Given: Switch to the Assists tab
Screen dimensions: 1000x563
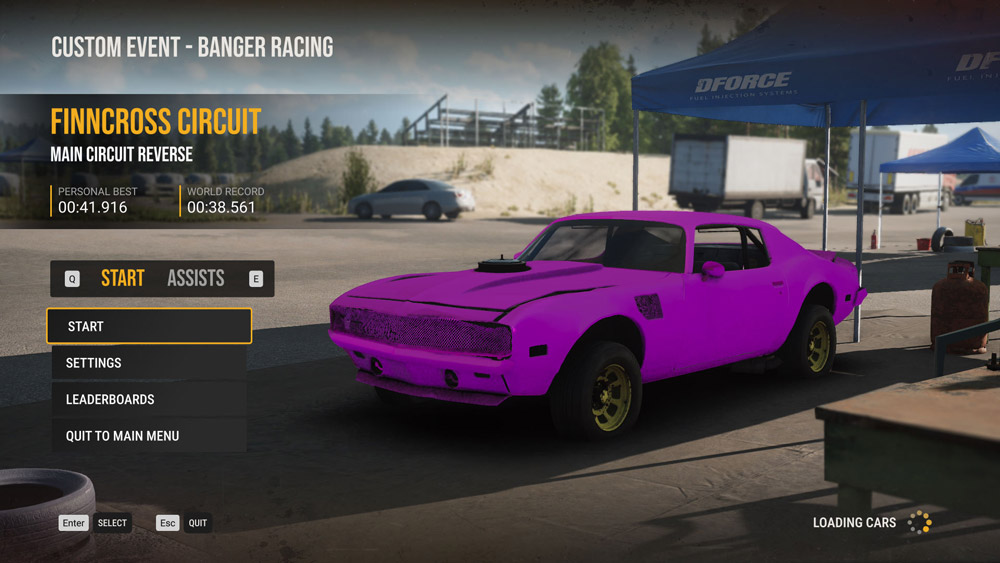Looking at the screenshot, I should pos(195,278).
